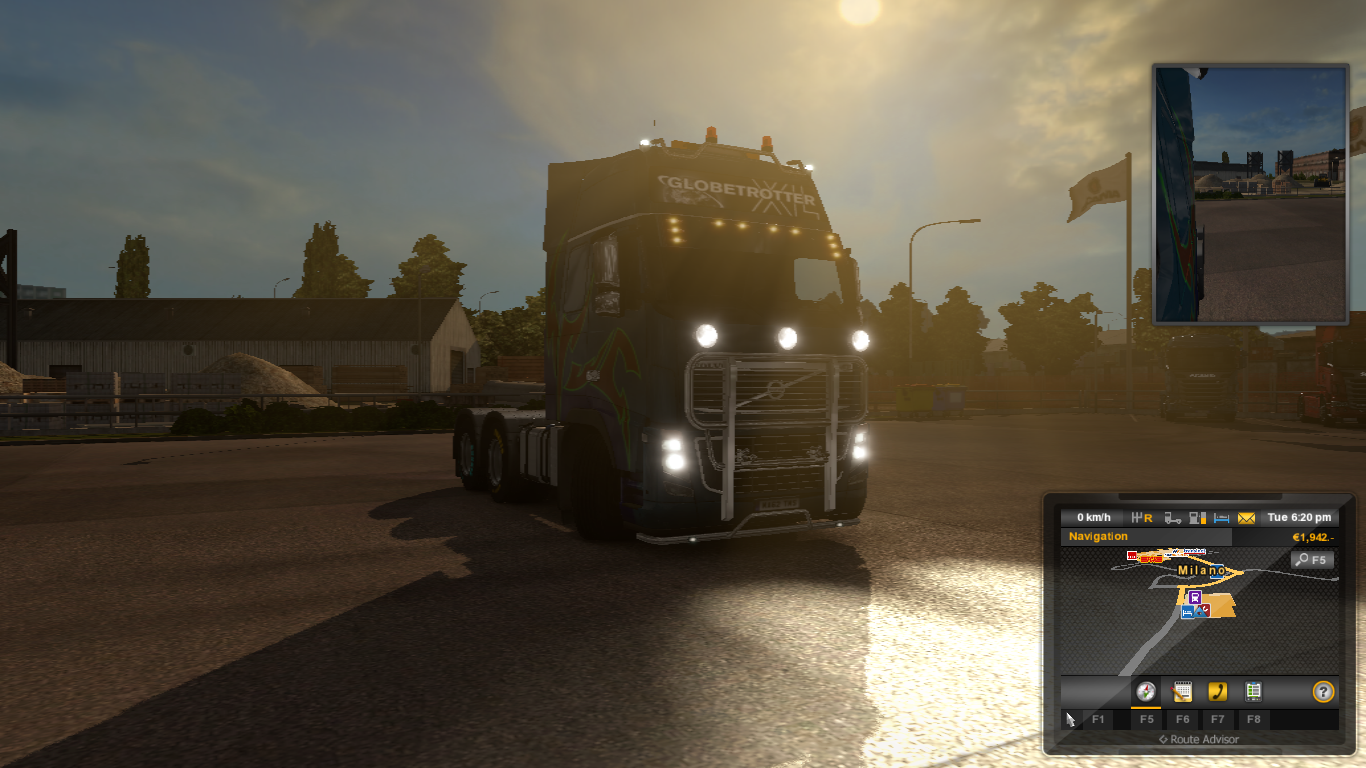Viewport: 1366px width, 768px height.
Task: Click the truck damage status icon
Action: pyautogui.click(x=1171, y=517)
